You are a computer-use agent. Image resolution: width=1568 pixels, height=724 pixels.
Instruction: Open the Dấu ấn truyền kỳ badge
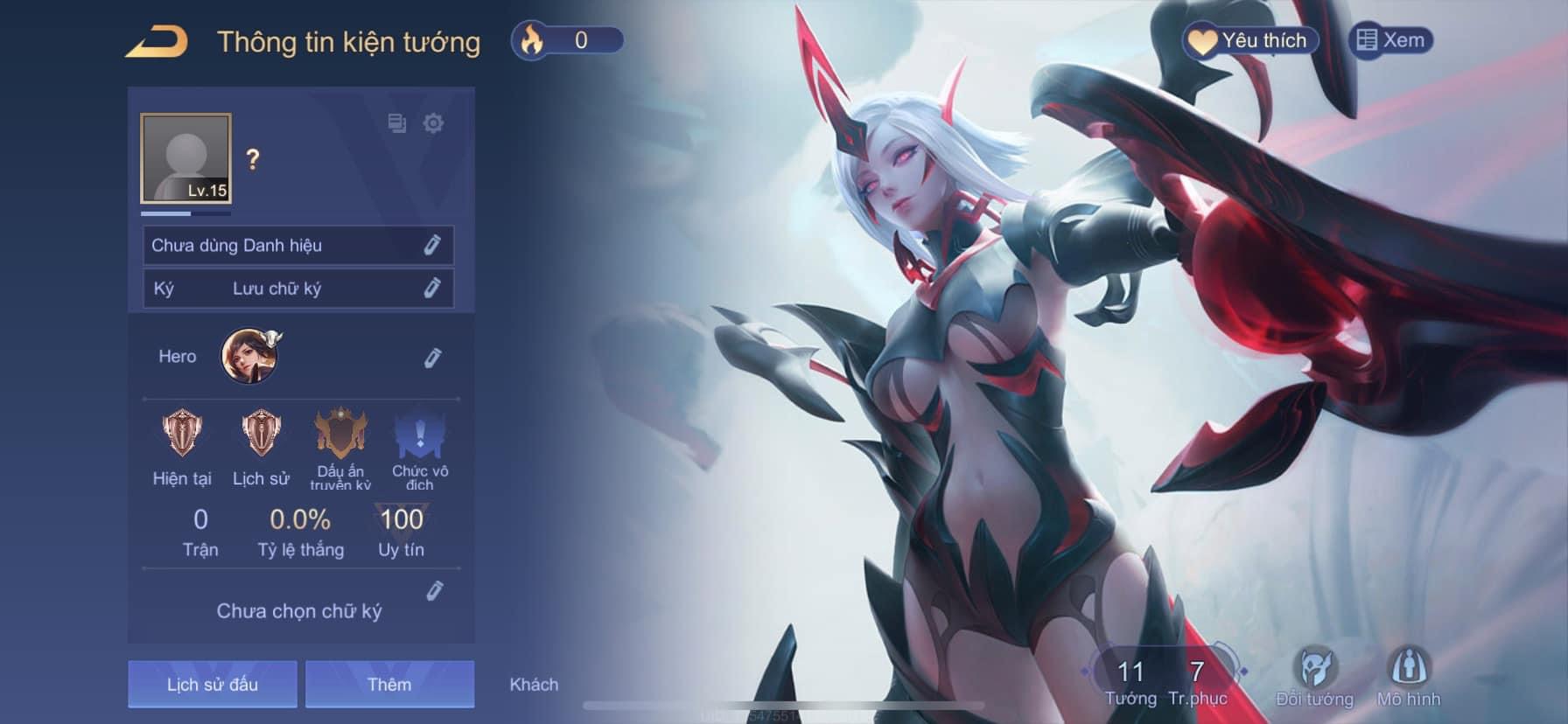pyautogui.click(x=340, y=435)
